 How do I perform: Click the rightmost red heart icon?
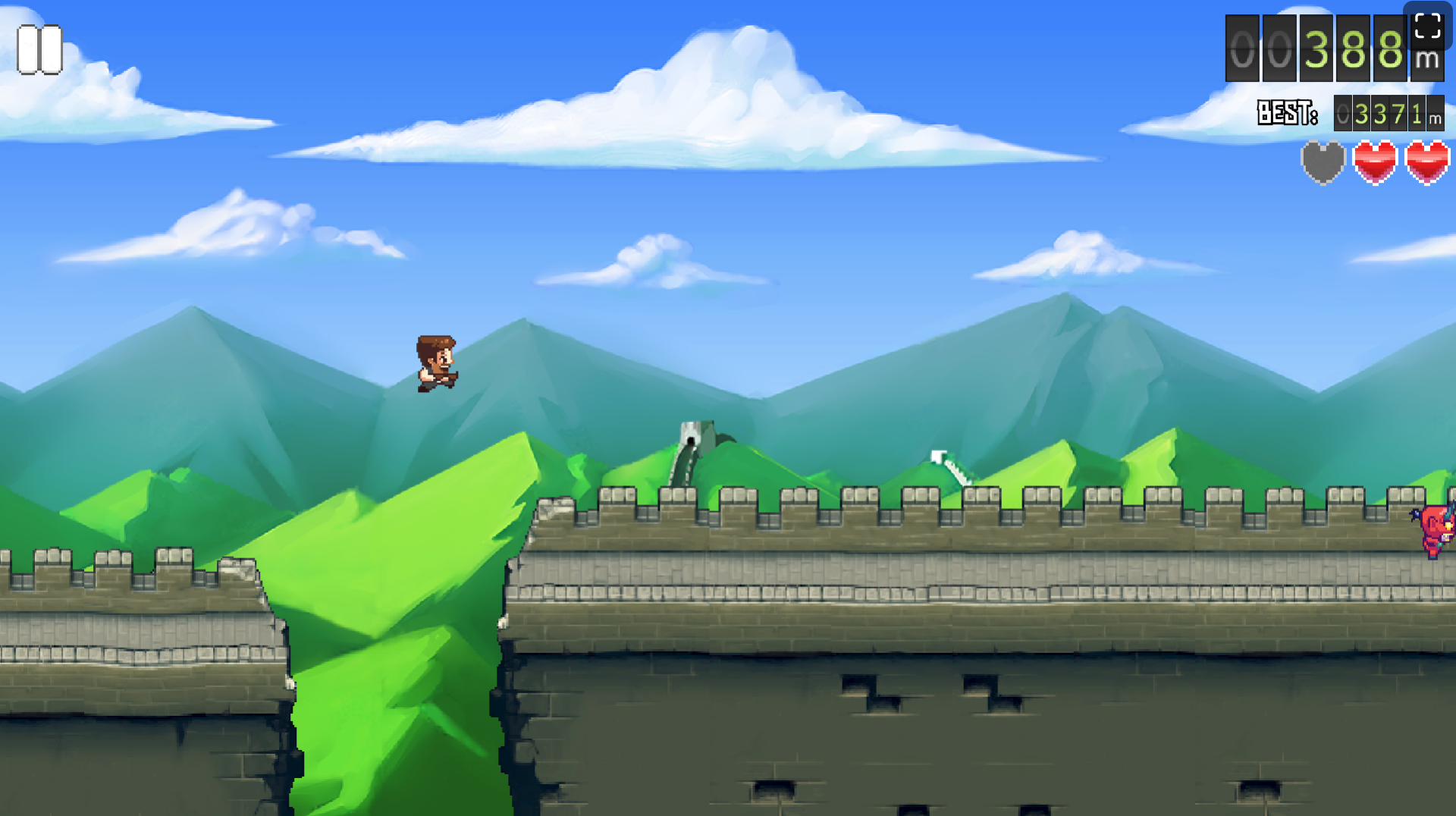pyautogui.click(x=1425, y=164)
